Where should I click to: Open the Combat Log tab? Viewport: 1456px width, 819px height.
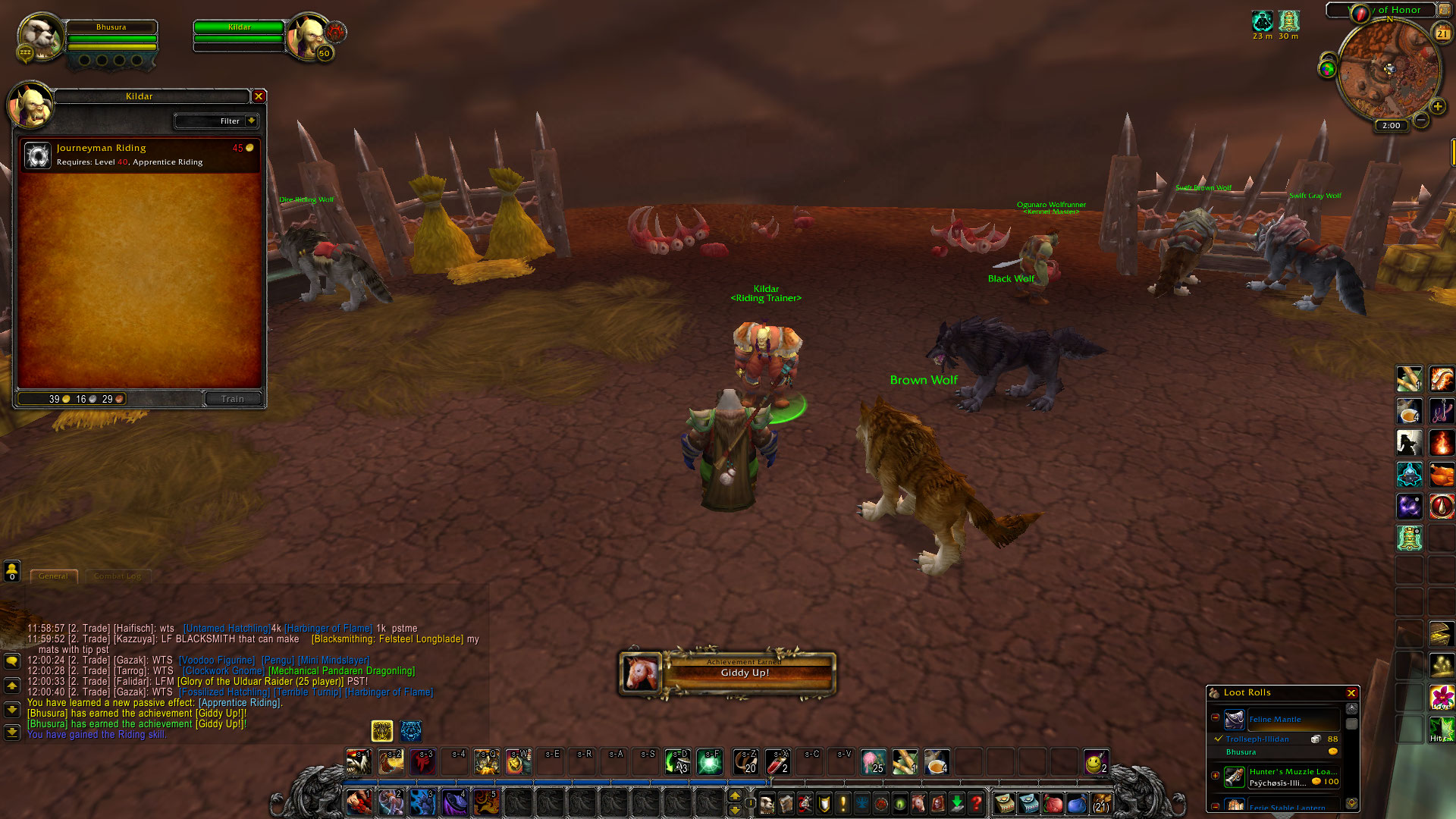click(x=118, y=576)
